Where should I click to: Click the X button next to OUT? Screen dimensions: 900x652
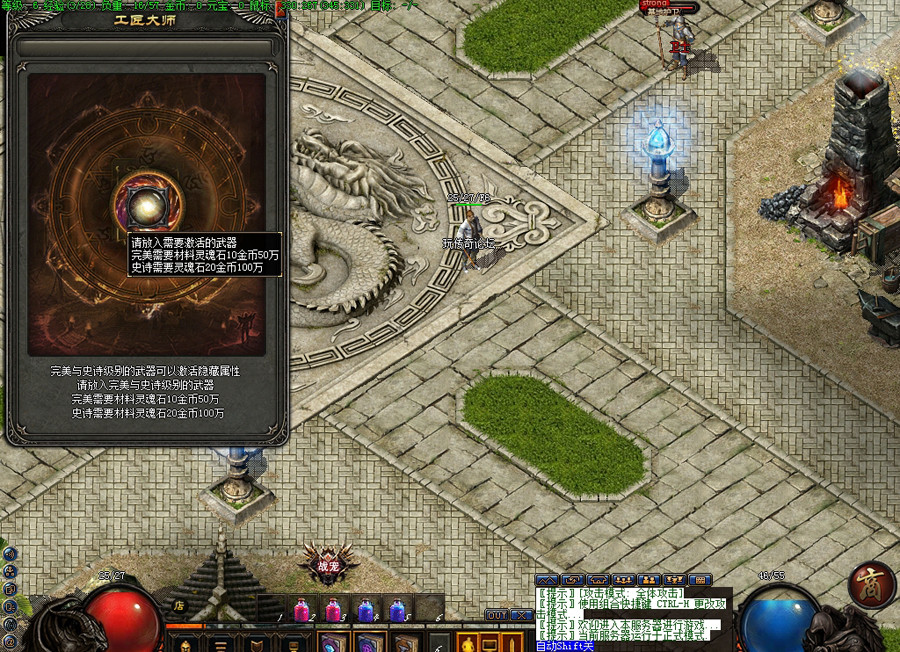(x=521, y=615)
